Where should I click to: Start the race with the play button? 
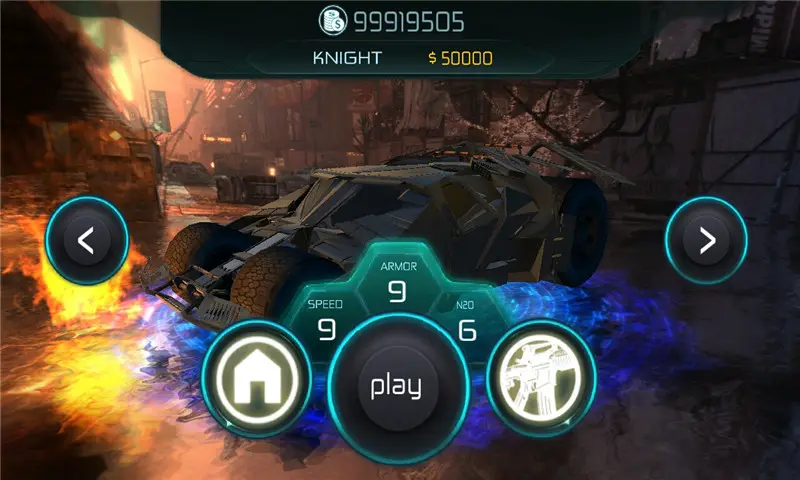click(x=396, y=387)
